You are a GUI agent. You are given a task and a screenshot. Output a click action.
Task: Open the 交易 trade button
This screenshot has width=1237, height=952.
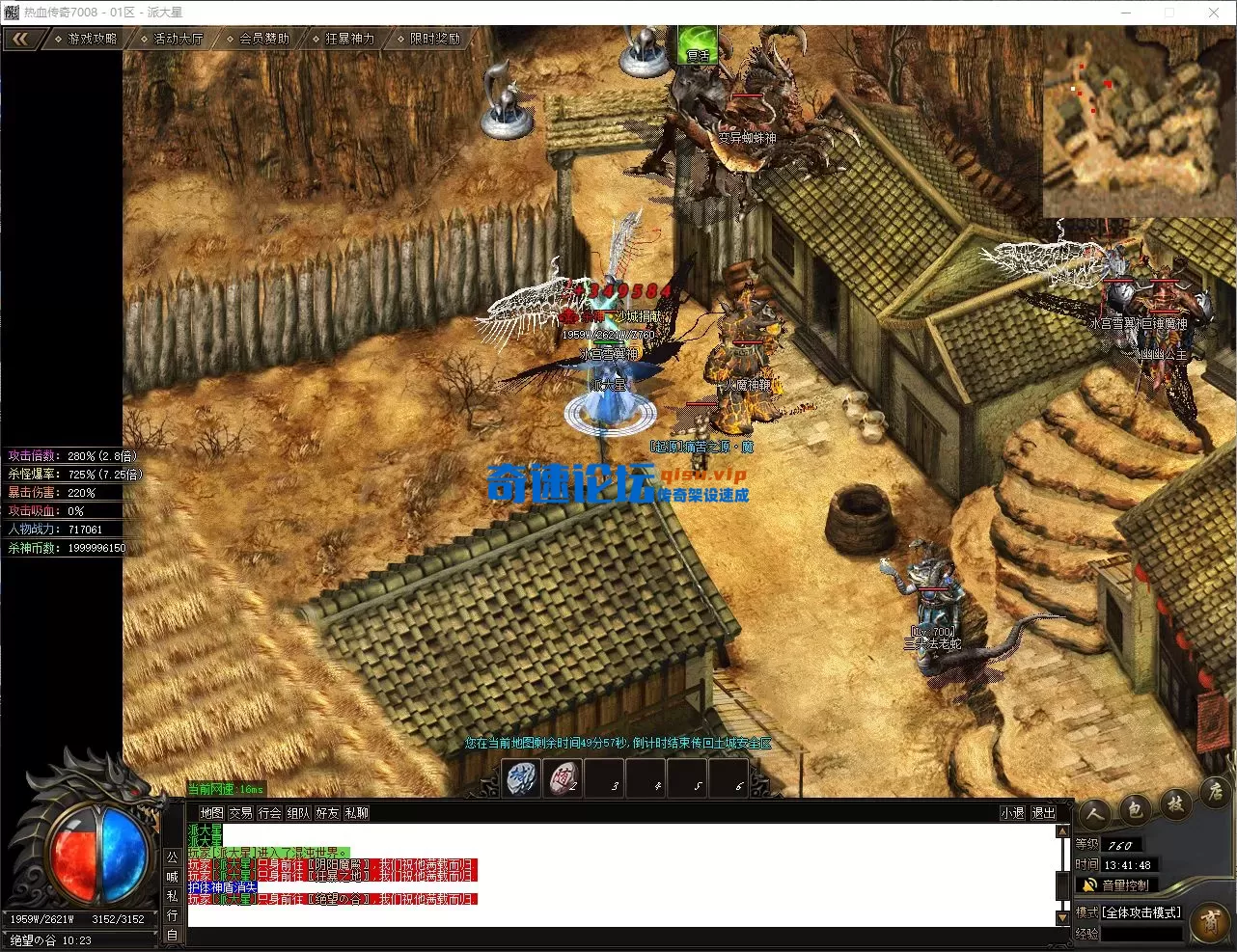tap(240, 813)
